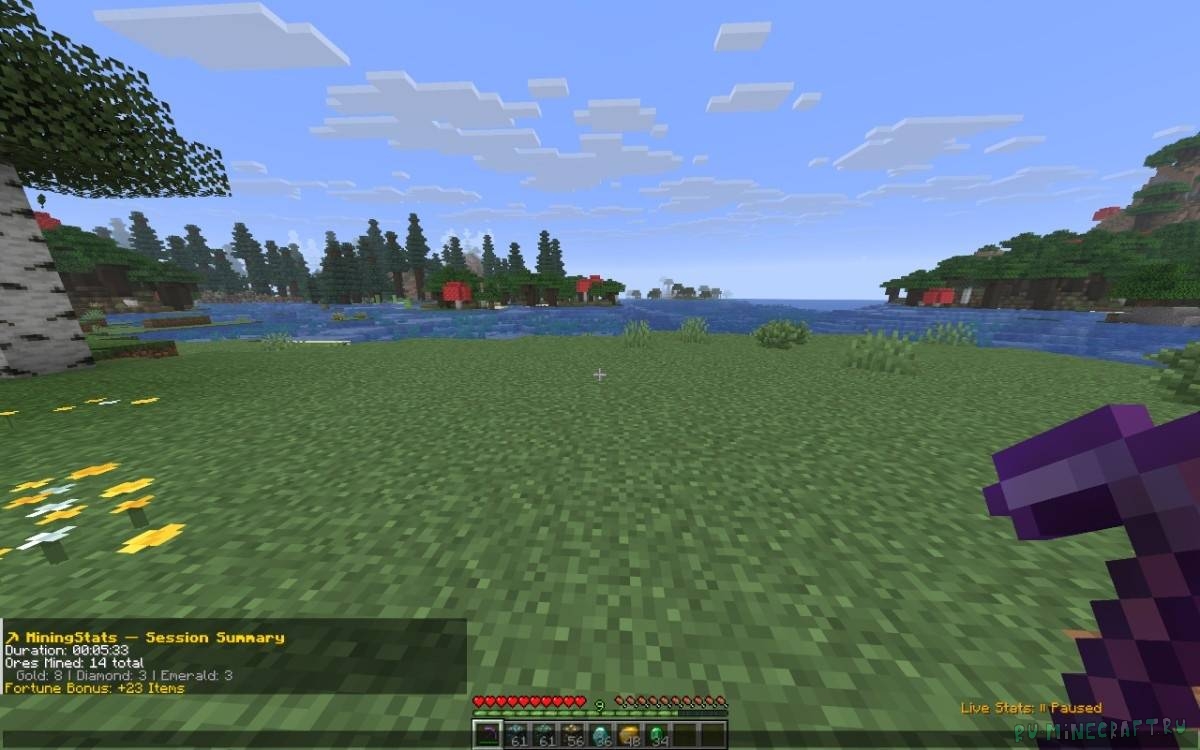1200x750 pixels.
Task: Select the emerald stack of 34
Action: (657, 735)
